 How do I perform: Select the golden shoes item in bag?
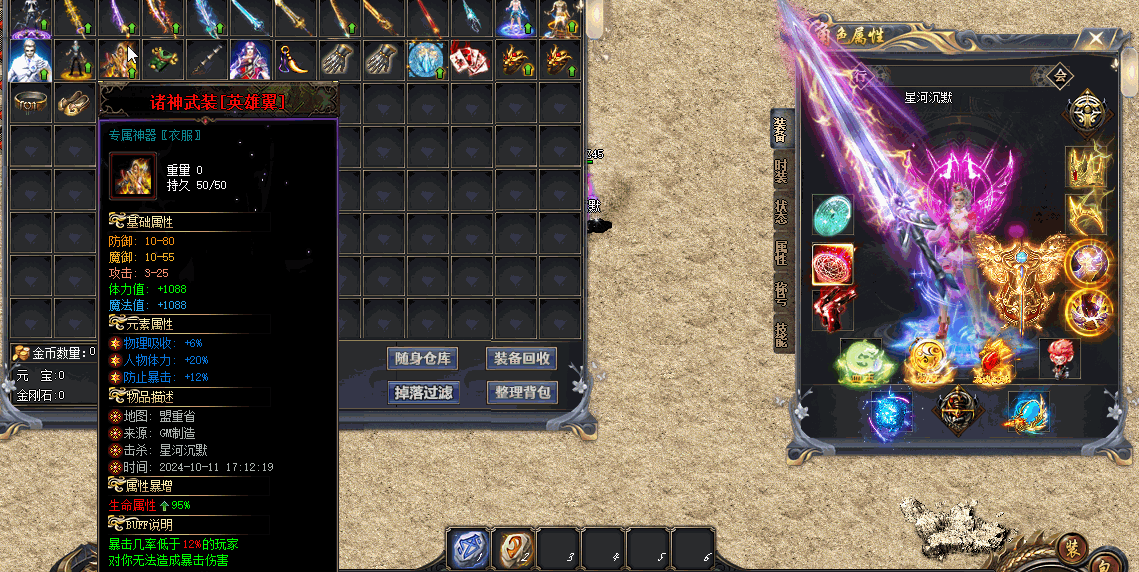73,102
